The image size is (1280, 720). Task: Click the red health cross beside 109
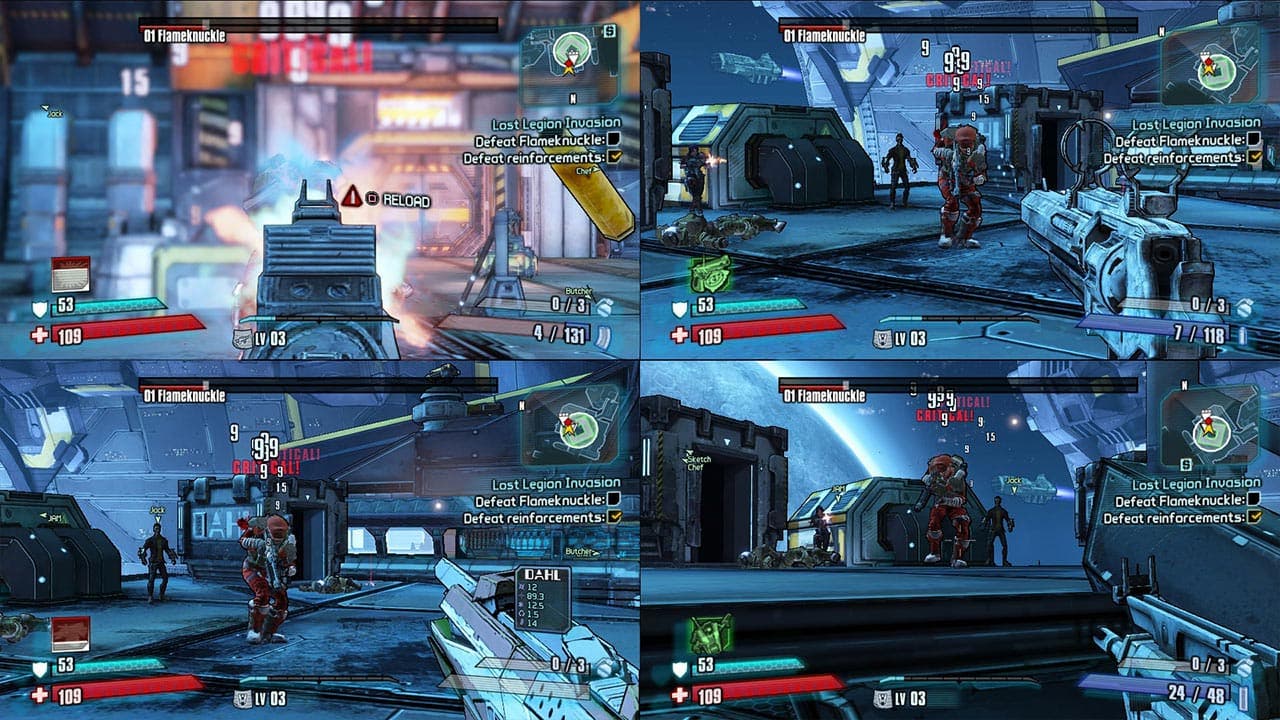coord(37,335)
